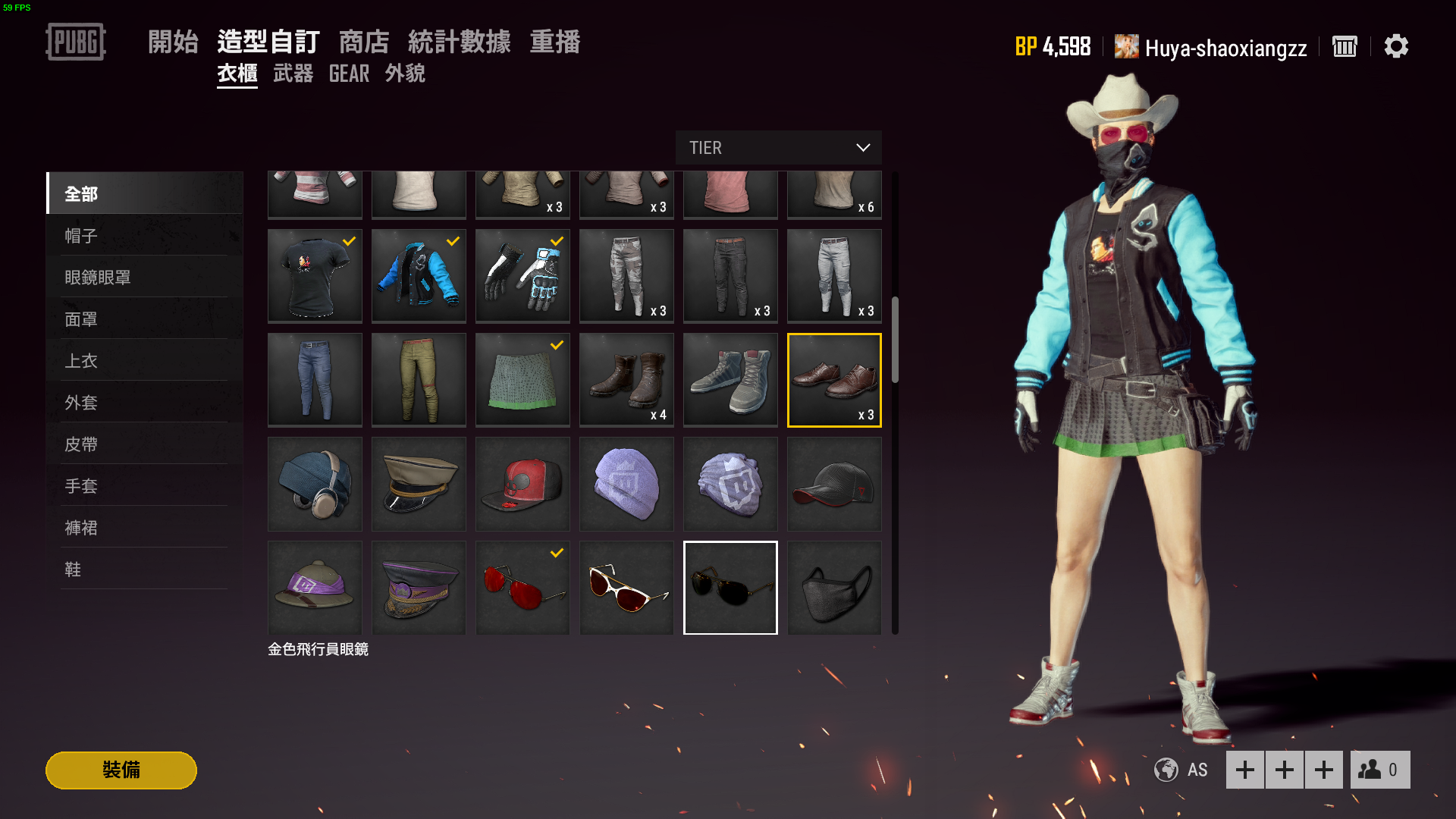This screenshot has height=819, width=1456.
Task: Open the 商店 menu item
Action: pos(364,42)
